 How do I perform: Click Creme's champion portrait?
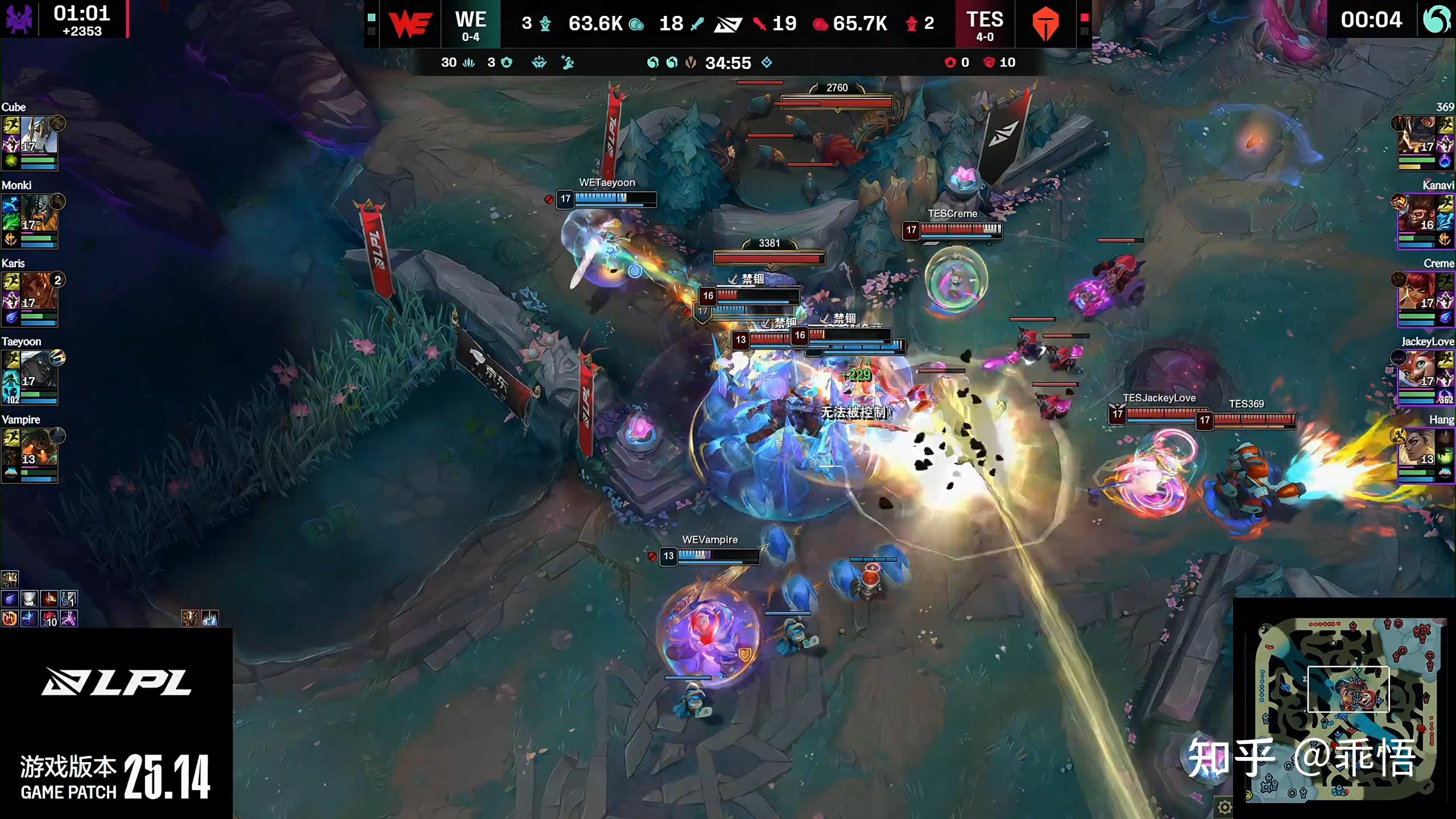tap(1417, 291)
